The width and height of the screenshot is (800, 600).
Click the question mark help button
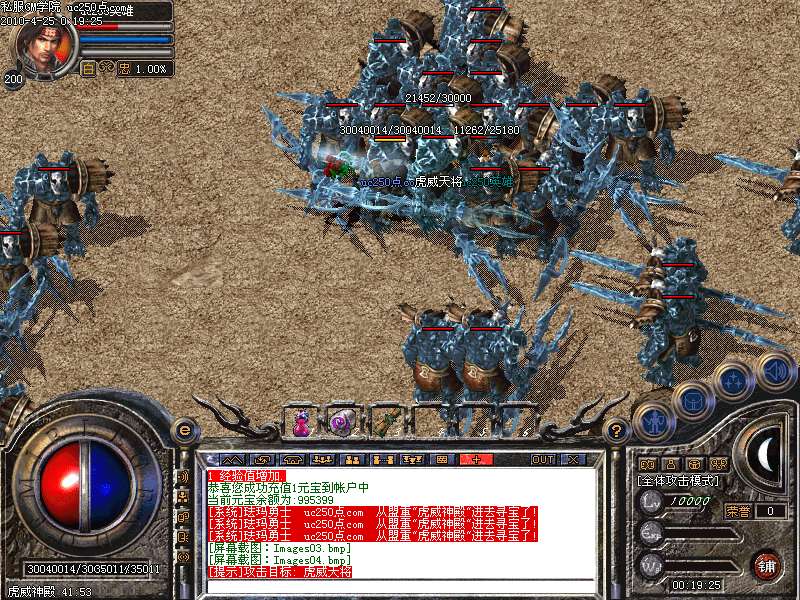[x=617, y=431]
